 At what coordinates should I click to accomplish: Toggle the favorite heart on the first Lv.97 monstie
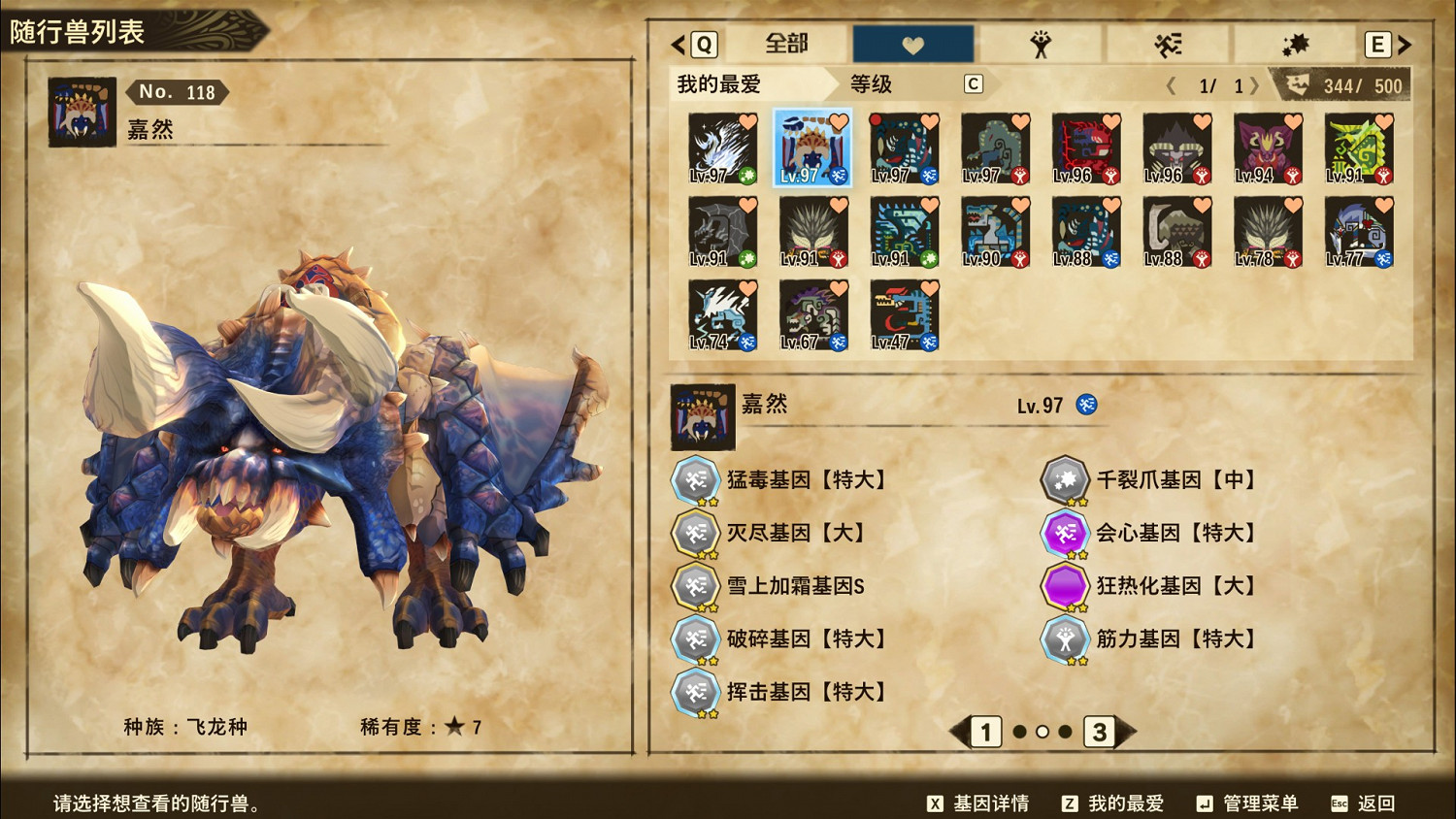click(x=748, y=121)
